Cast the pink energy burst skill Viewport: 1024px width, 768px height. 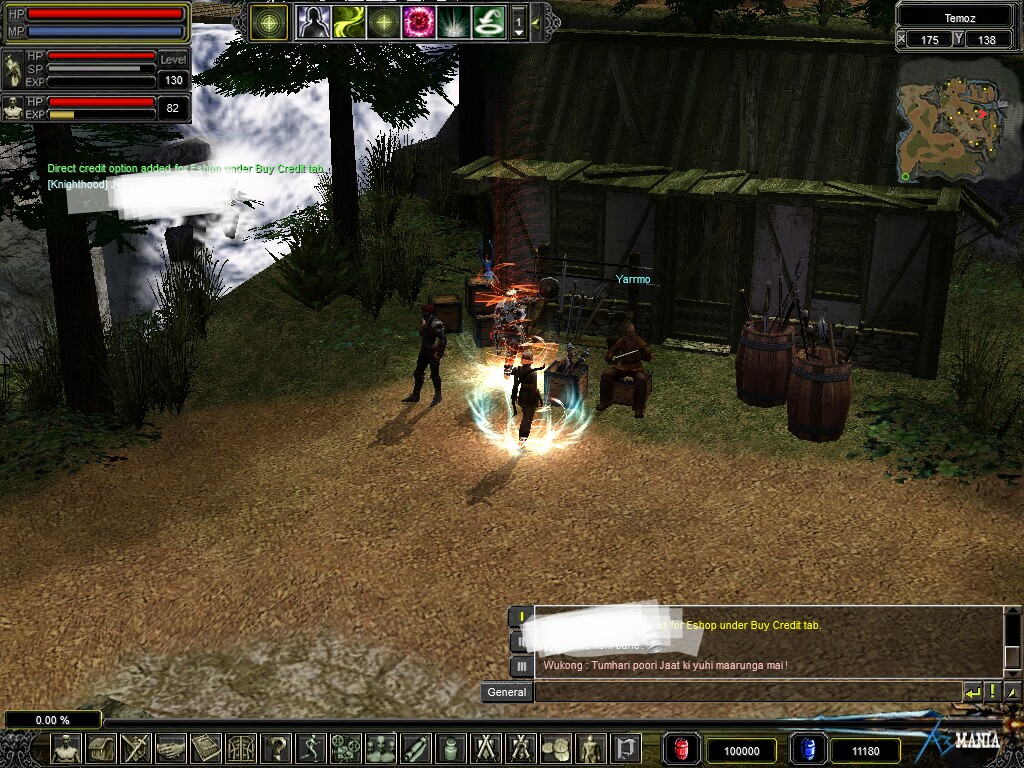tap(418, 22)
